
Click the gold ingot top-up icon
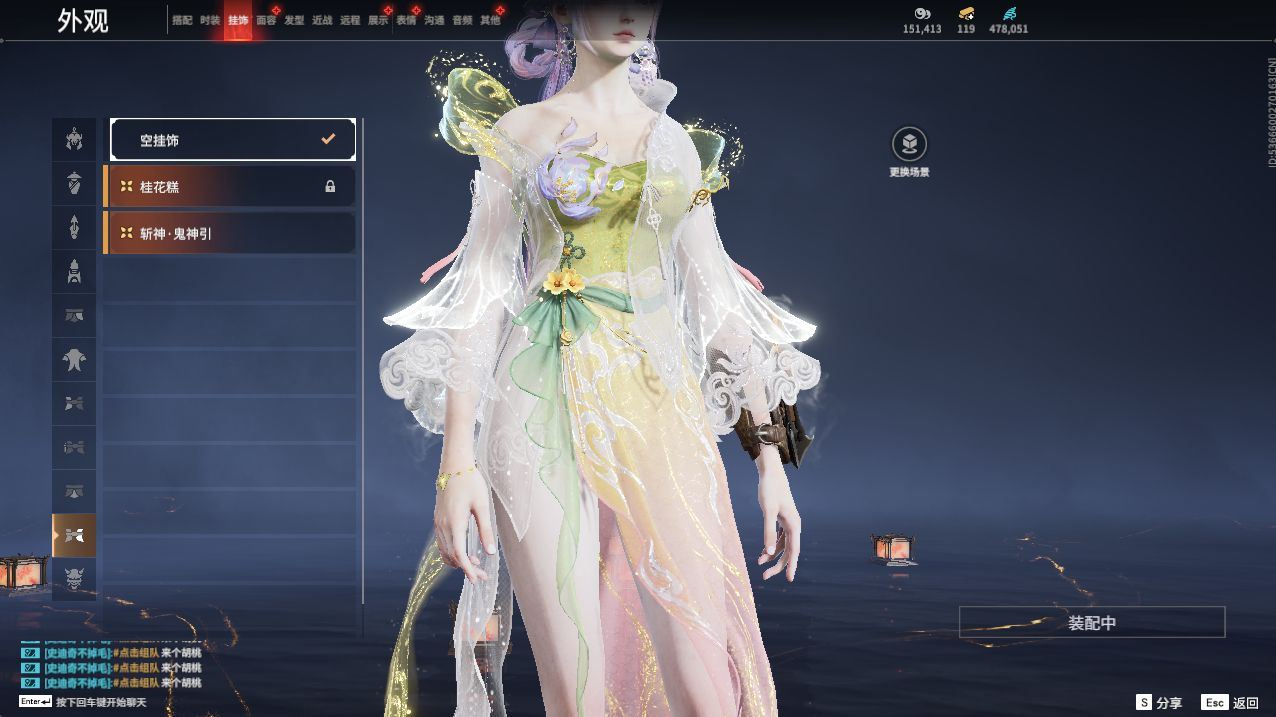click(x=966, y=14)
